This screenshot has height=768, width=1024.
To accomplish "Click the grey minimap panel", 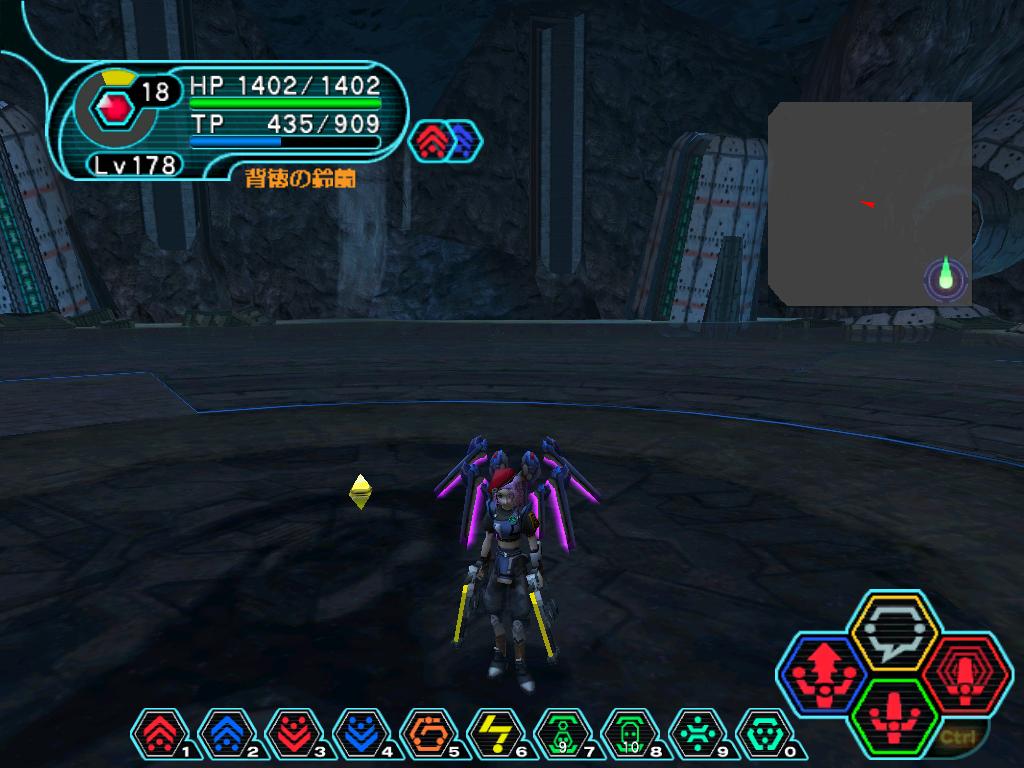I will point(869,204).
